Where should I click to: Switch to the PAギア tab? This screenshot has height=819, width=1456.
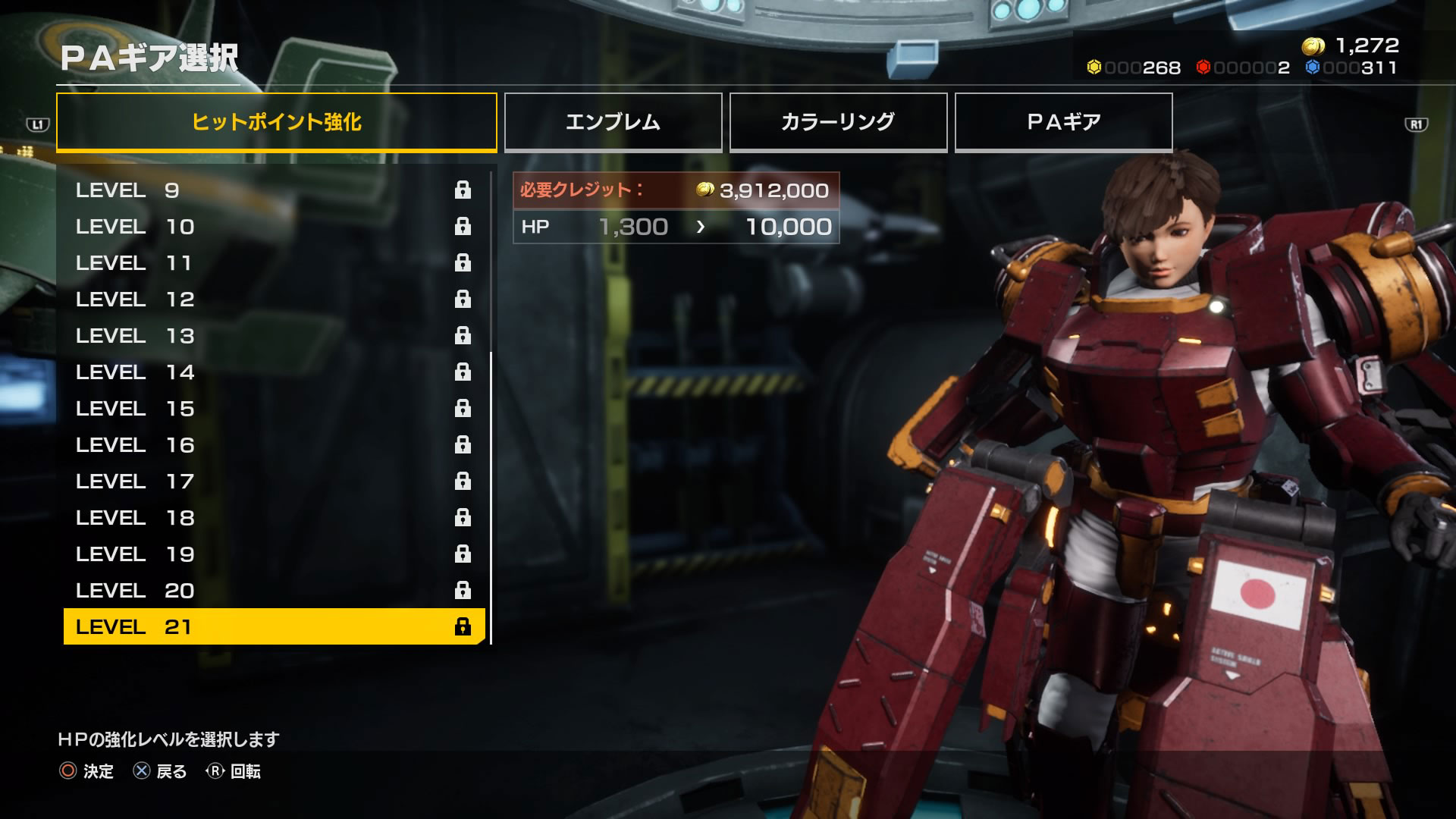1063,122
